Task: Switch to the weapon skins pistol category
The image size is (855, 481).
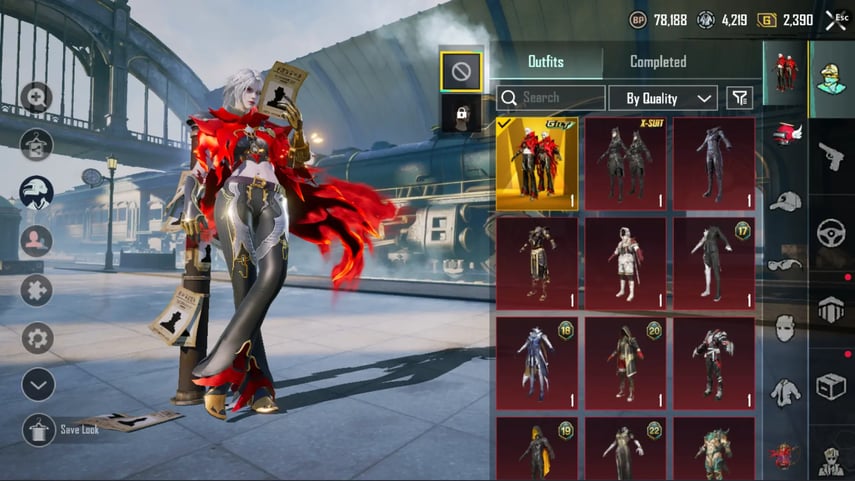Action: click(831, 156)
